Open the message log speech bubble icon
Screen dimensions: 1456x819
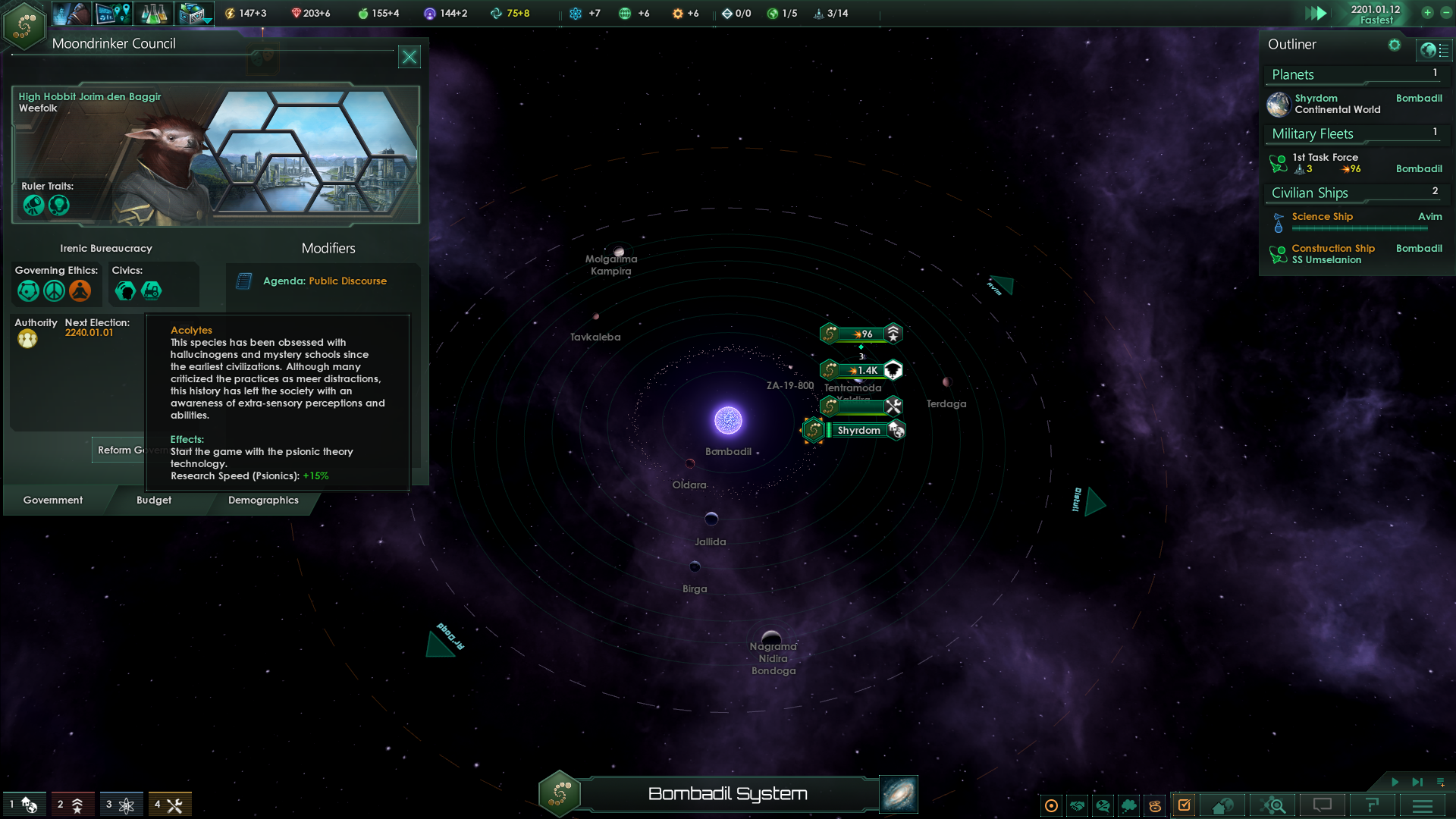(1321, 805)
